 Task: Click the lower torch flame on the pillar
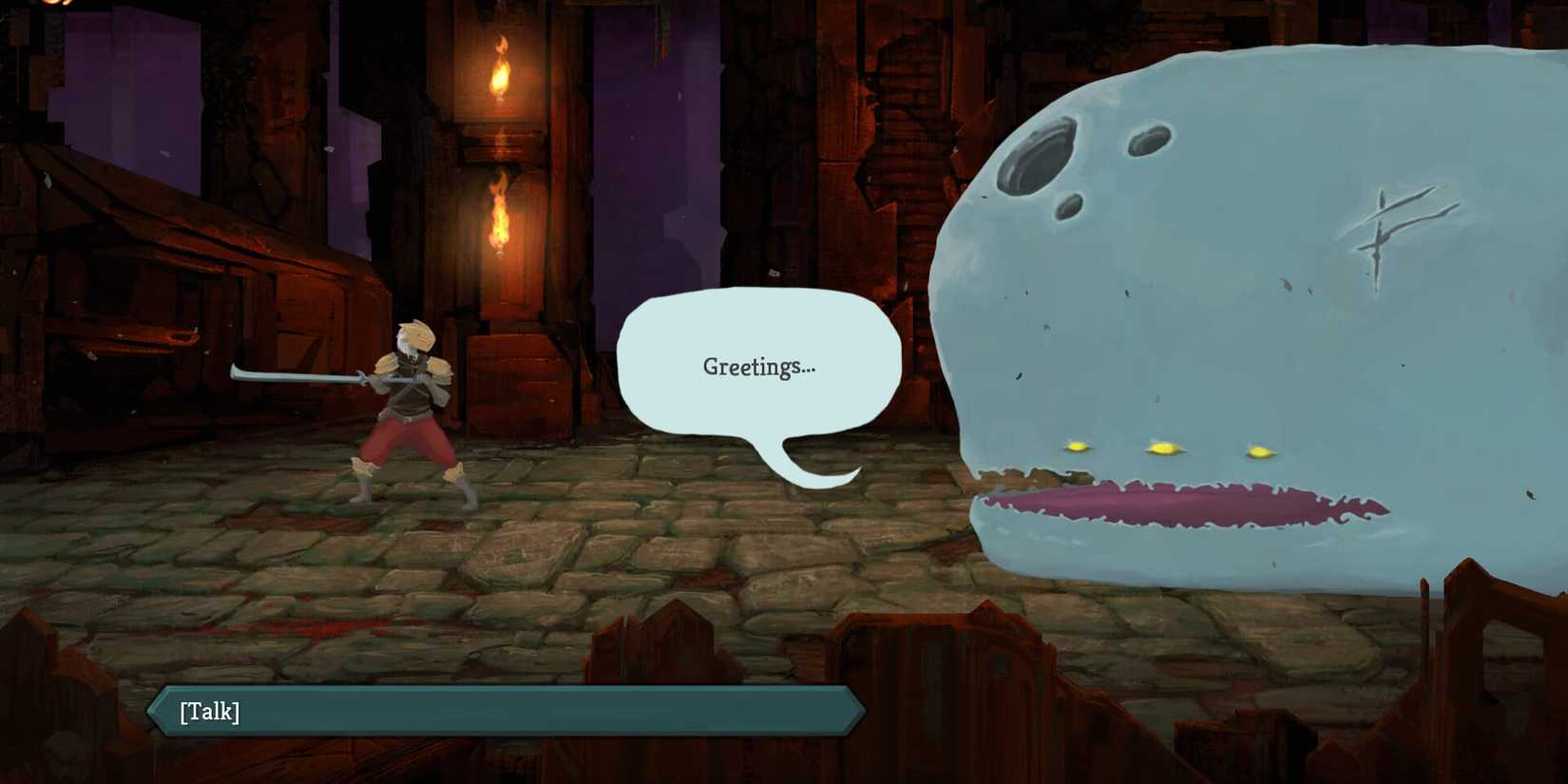point(498,214)
